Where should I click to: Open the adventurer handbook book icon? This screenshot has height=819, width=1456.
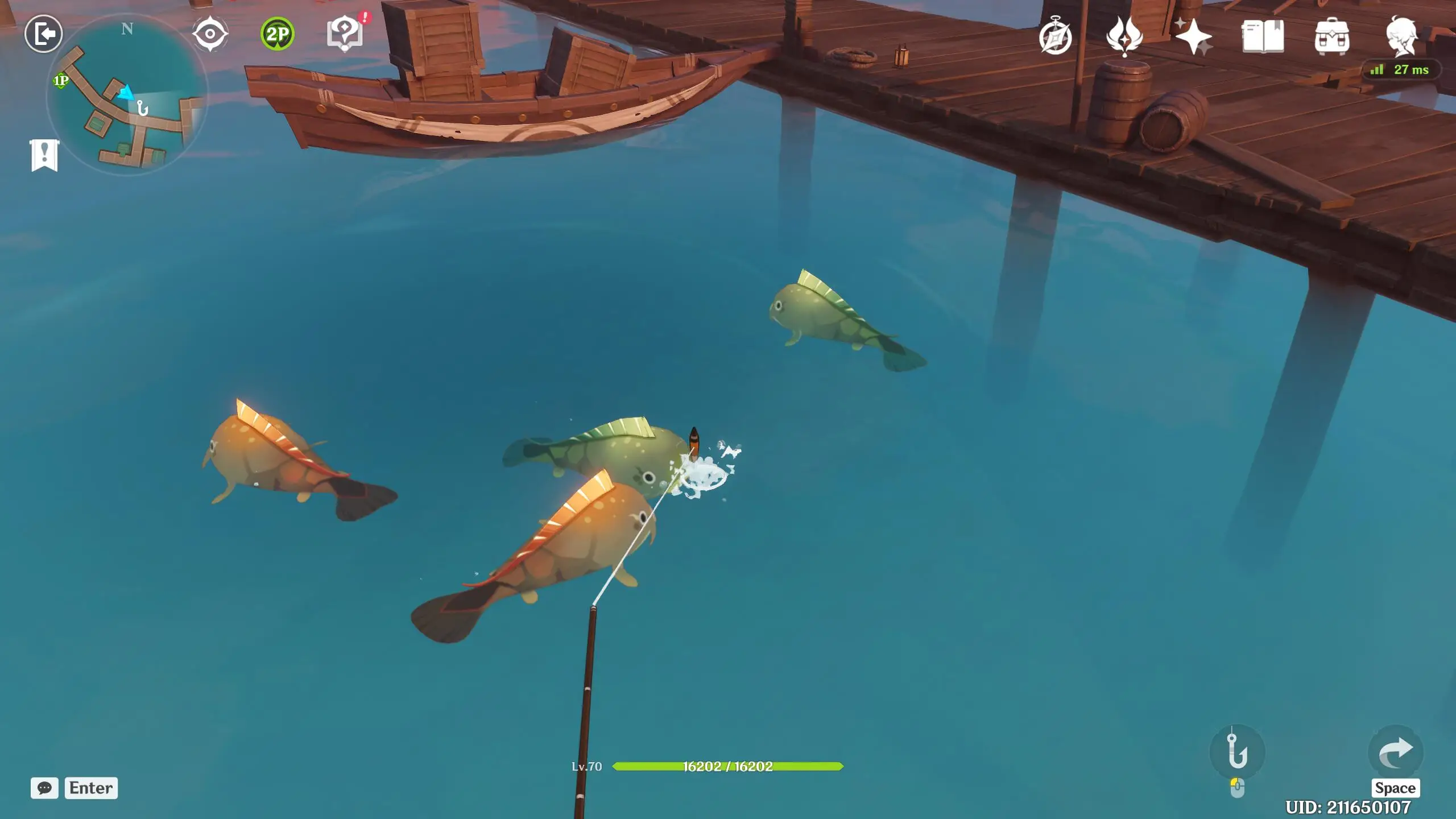[x=1263, y=37]
